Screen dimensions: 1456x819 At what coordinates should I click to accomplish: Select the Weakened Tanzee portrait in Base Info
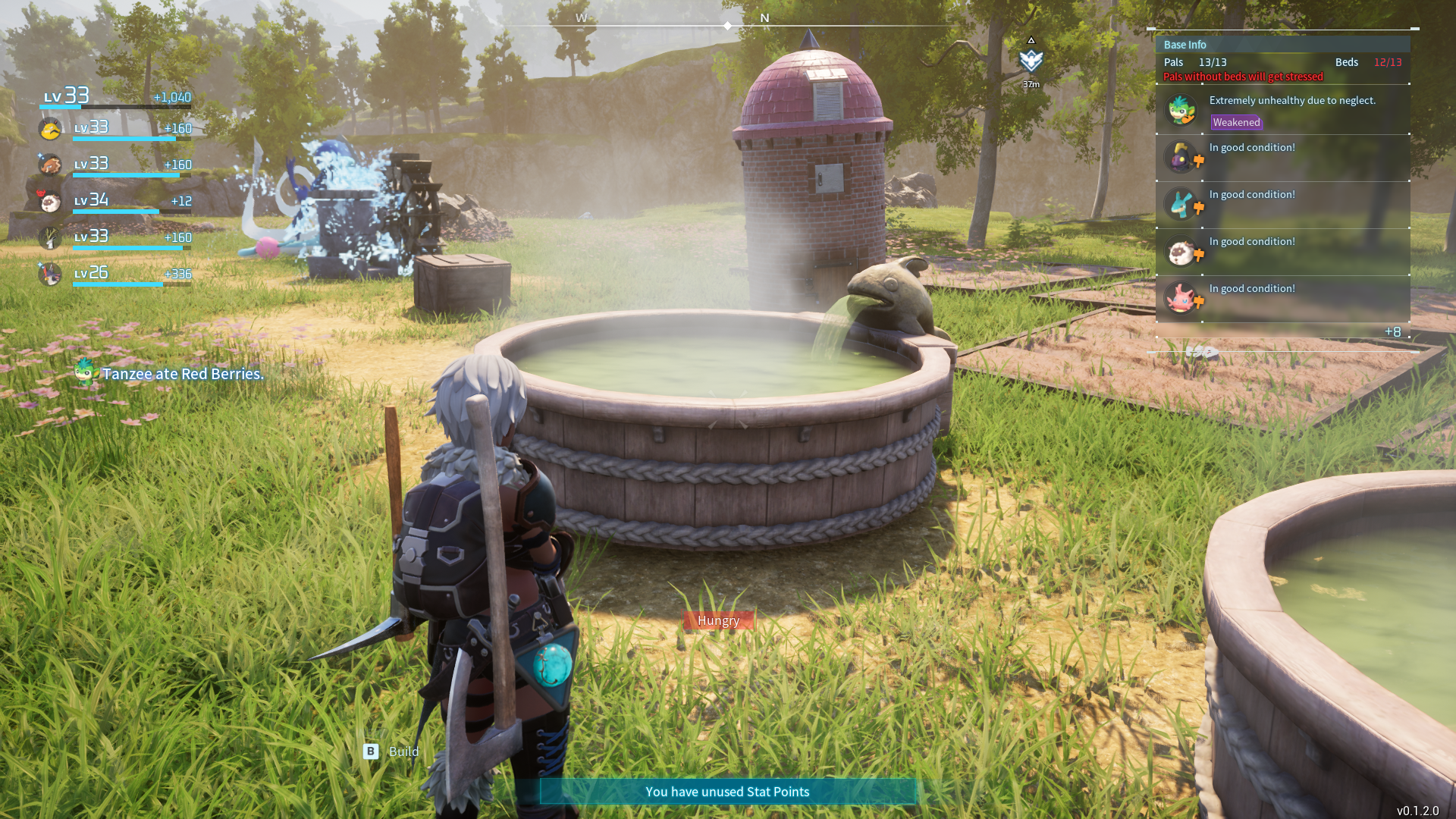pos(1179,110)
